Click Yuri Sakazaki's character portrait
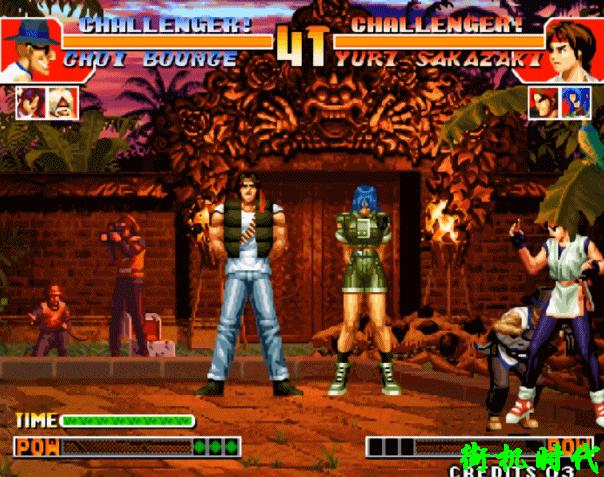 pyautogui.click(x=573, y=47)
